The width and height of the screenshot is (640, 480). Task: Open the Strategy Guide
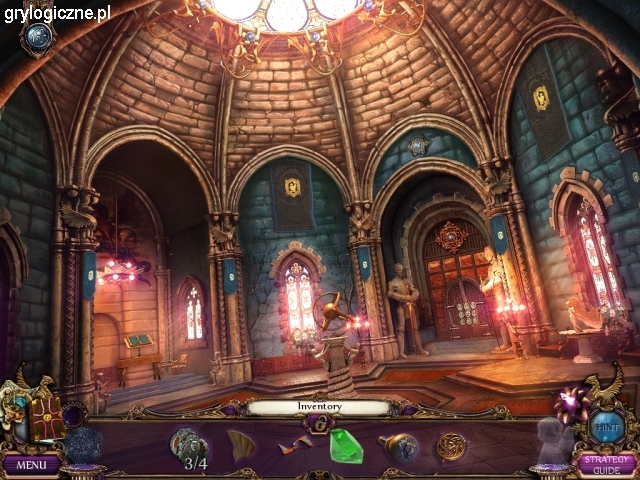(x=606, y=465)
